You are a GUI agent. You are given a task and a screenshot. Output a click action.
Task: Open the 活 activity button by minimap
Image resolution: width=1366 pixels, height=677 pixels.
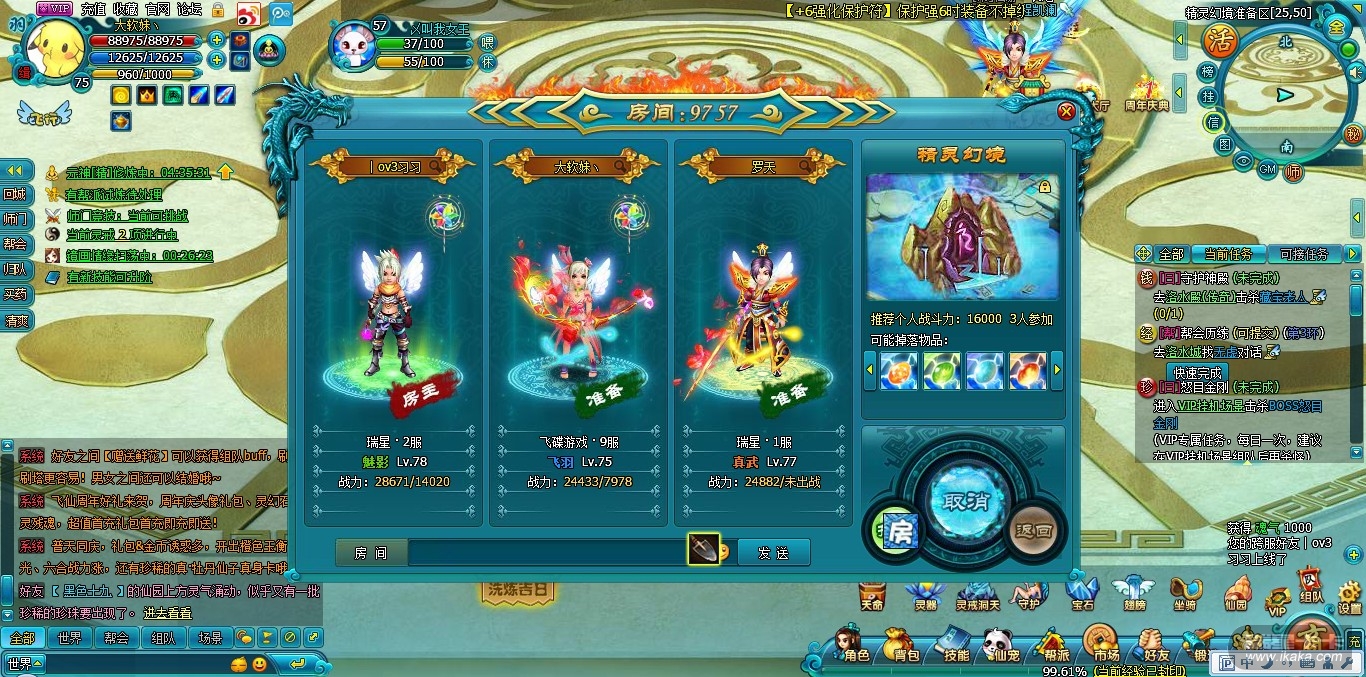pos(1219,40)
